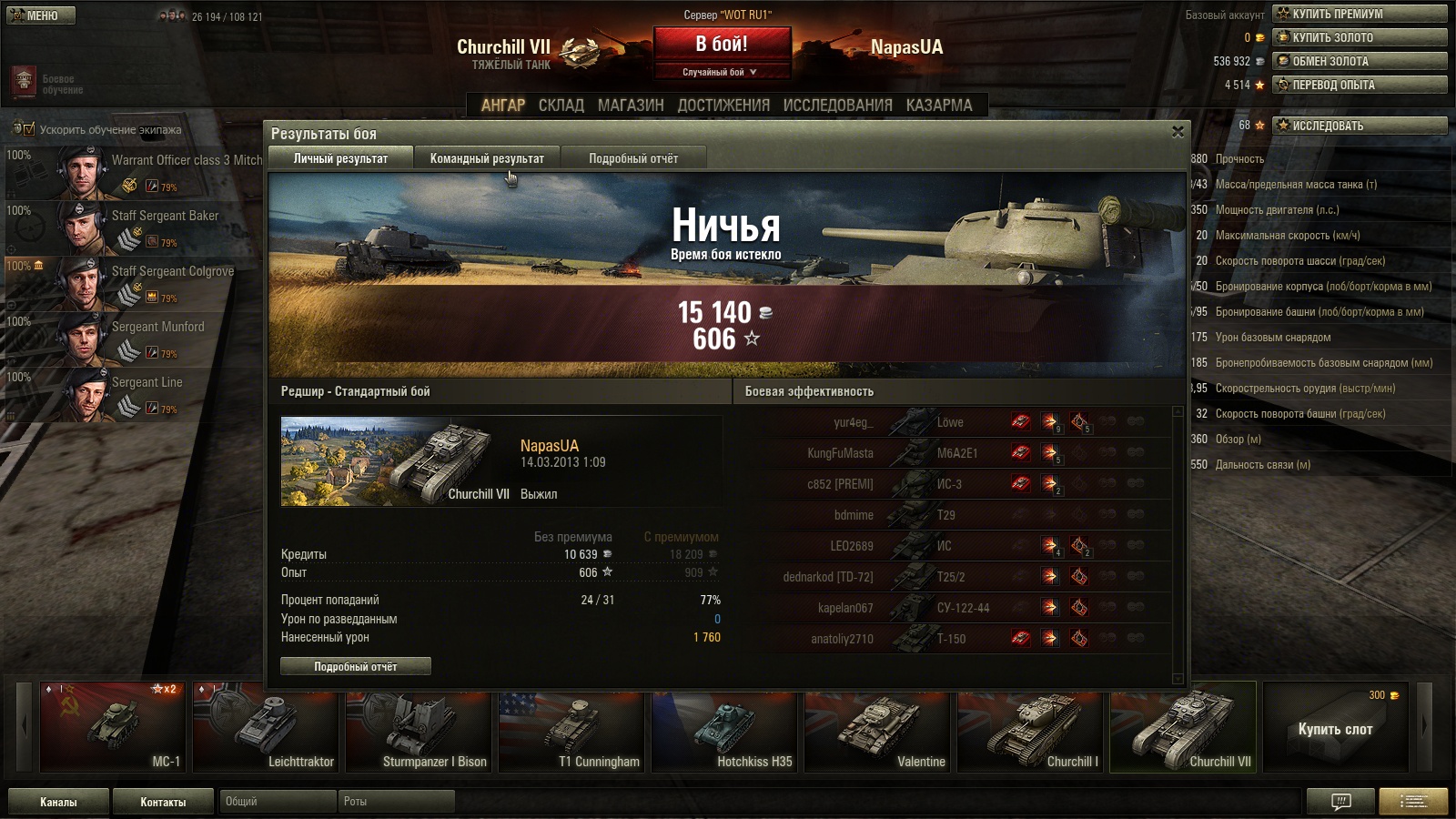Image resolution: width=1456 pixels, height=819 pixels.
Task: Choose КУПИТЬ ЗОЛОТО
Action: pyautogui.click(x=1360, y=37)
